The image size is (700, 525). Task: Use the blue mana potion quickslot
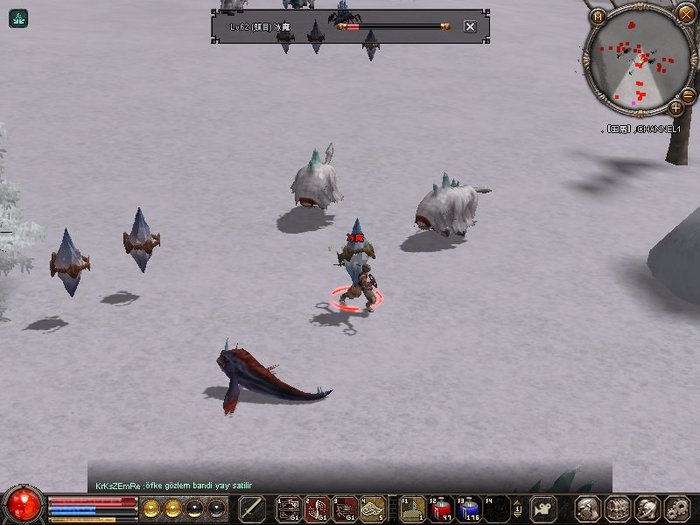[x=468, y=508]
